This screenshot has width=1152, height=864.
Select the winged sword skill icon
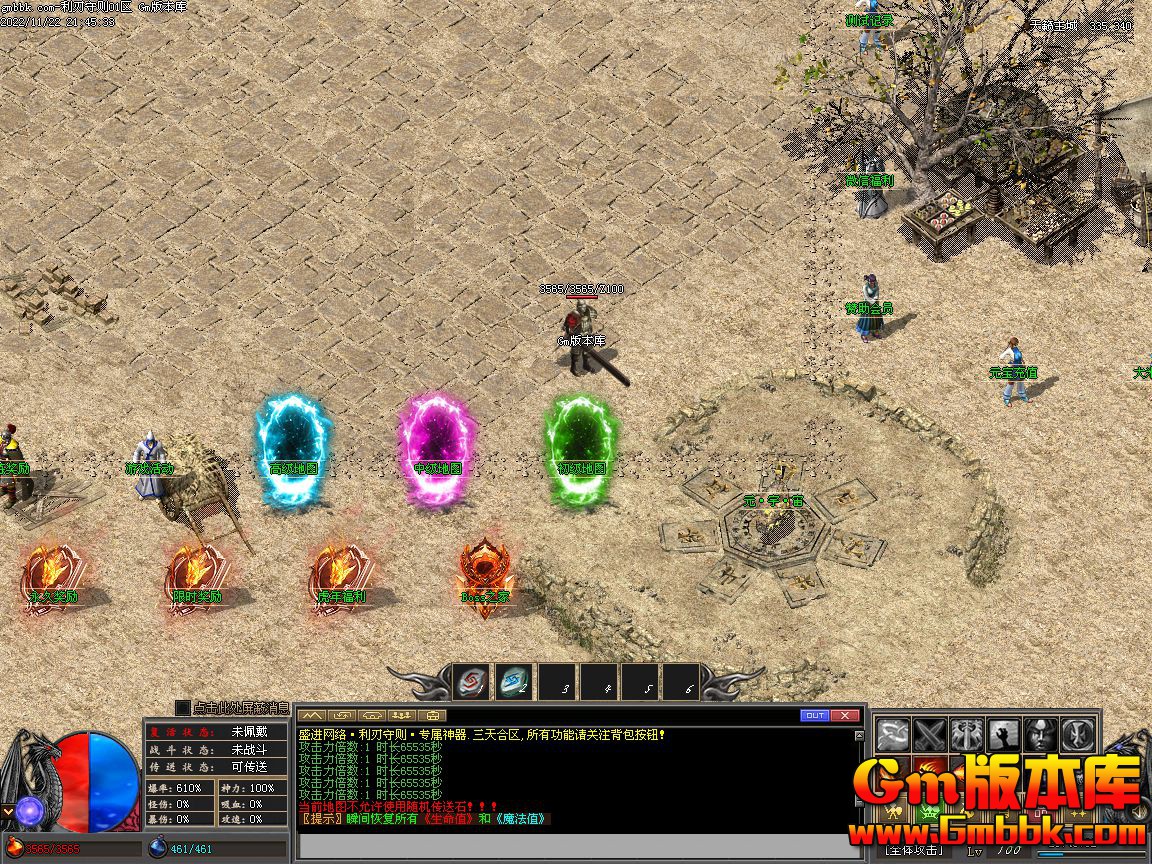click(x=967, y=736)
